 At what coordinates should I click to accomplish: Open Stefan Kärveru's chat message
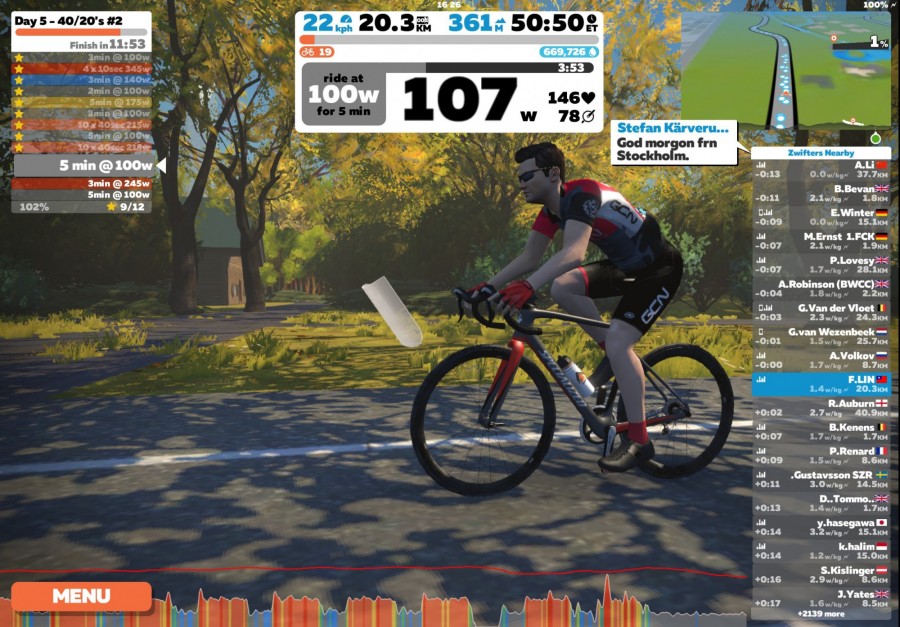pyautogui.click(x=678, y=142)
